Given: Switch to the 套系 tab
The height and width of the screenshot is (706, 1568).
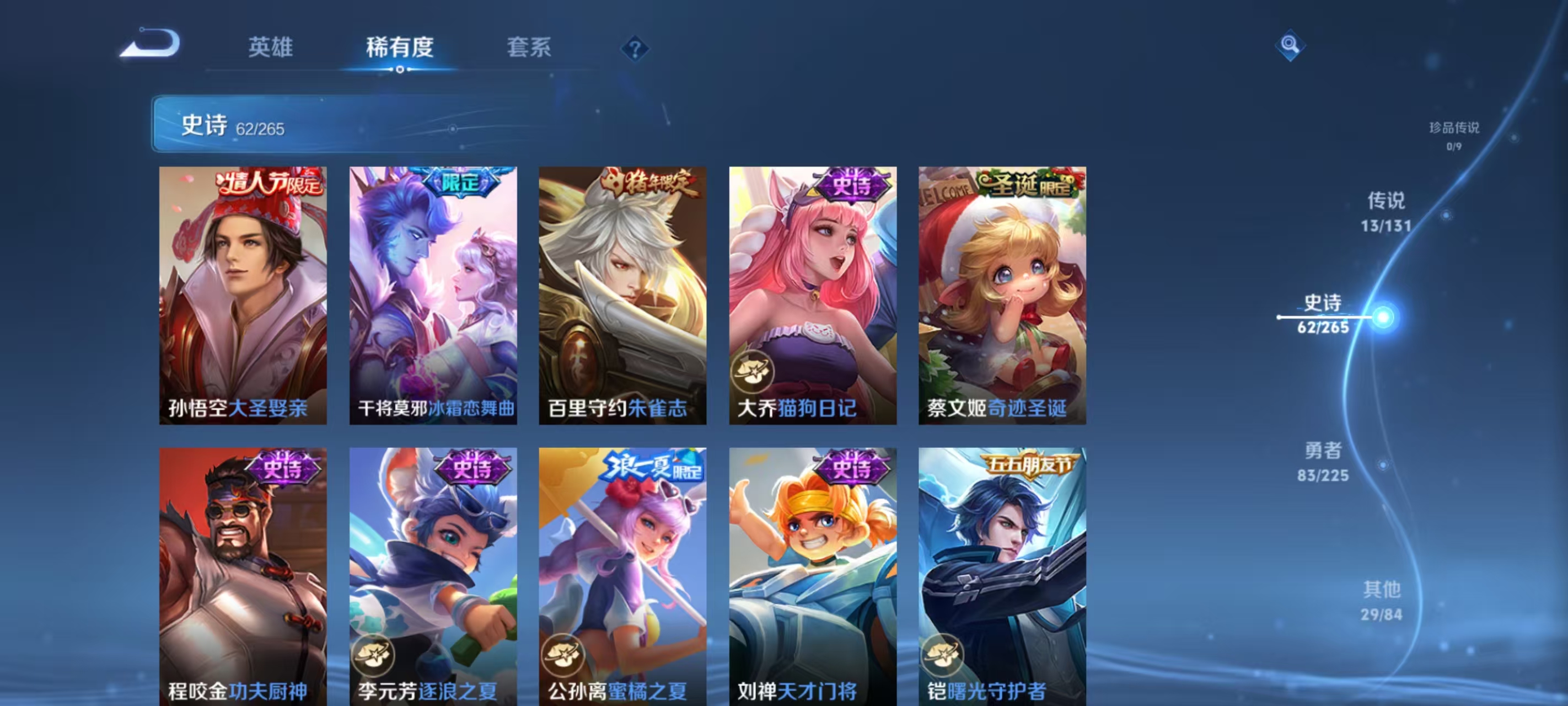Looking at the screenshot, I should (528, 49).
